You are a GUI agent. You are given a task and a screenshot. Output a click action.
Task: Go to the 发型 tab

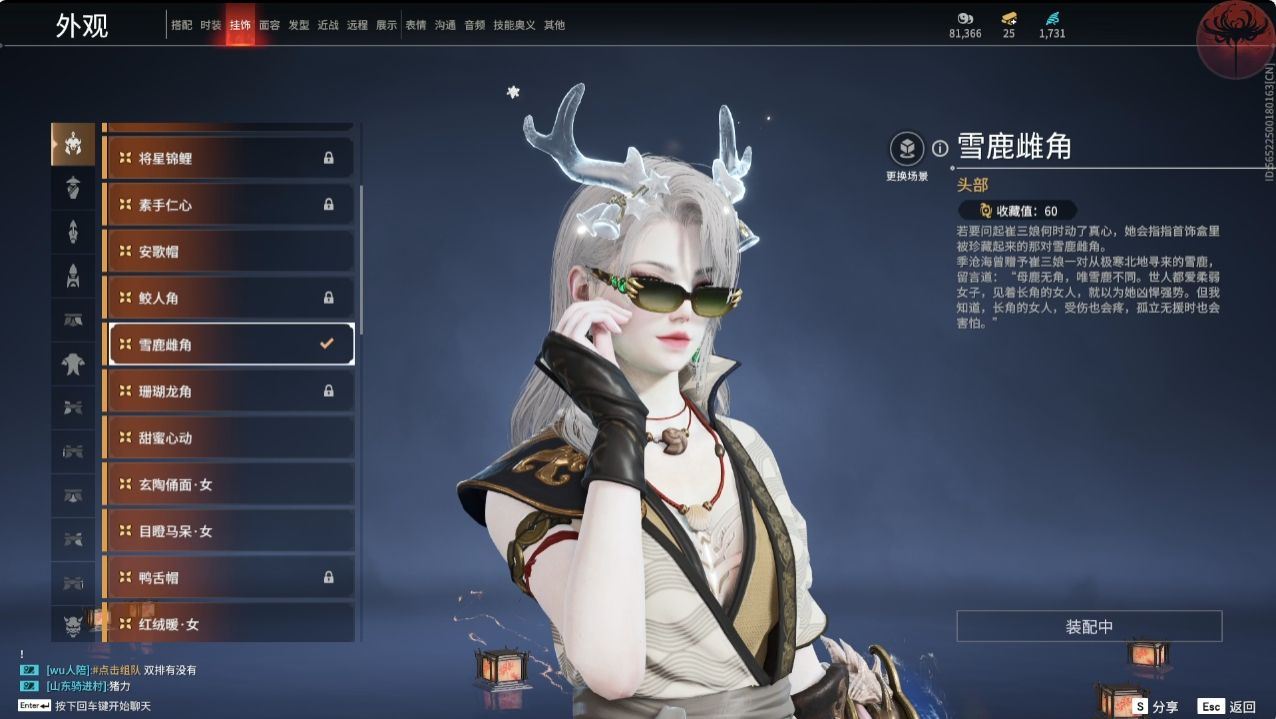point(298,25)
